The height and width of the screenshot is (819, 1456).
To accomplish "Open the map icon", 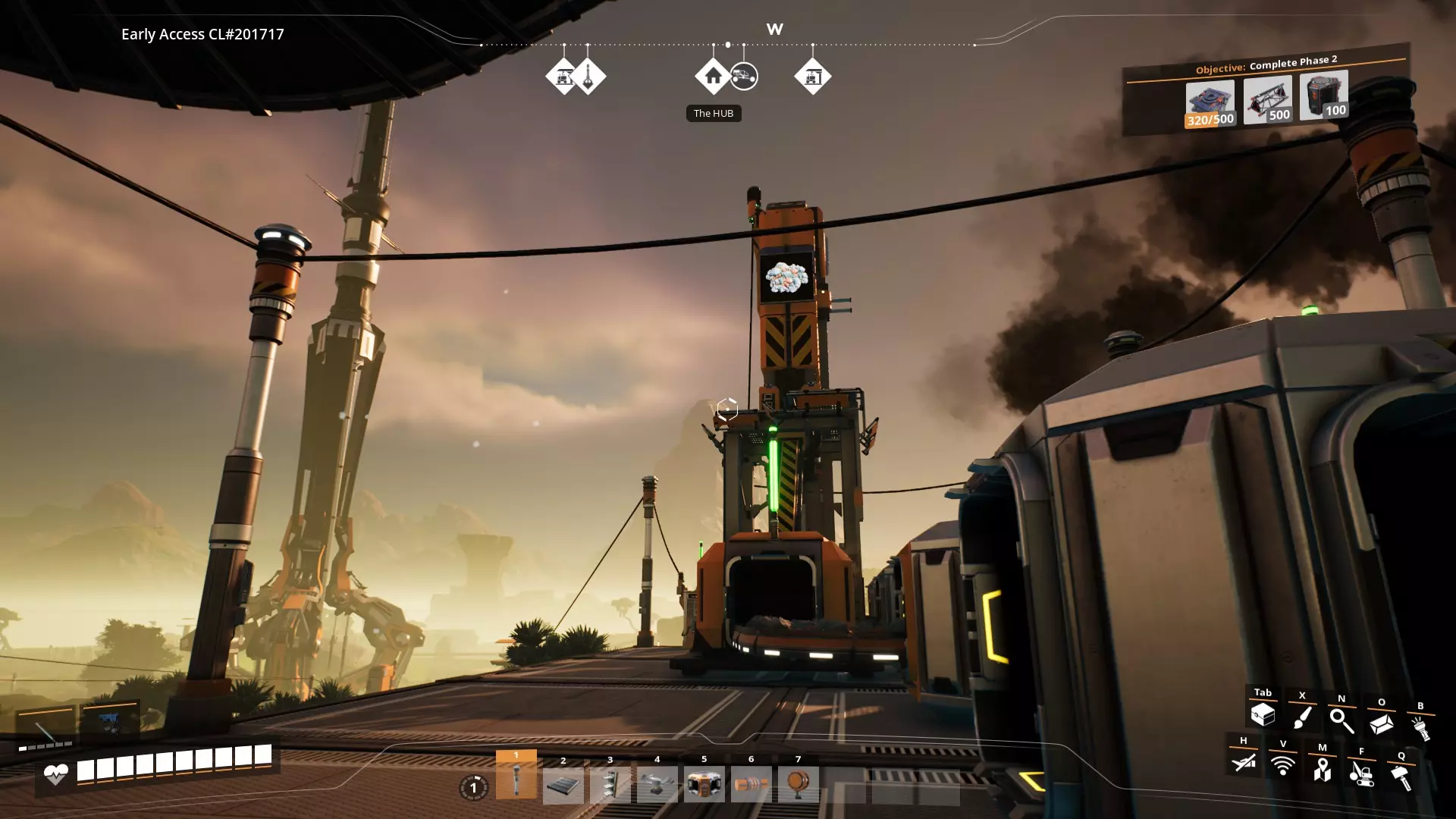I will pyautogui.click(x=1322, y=769).
